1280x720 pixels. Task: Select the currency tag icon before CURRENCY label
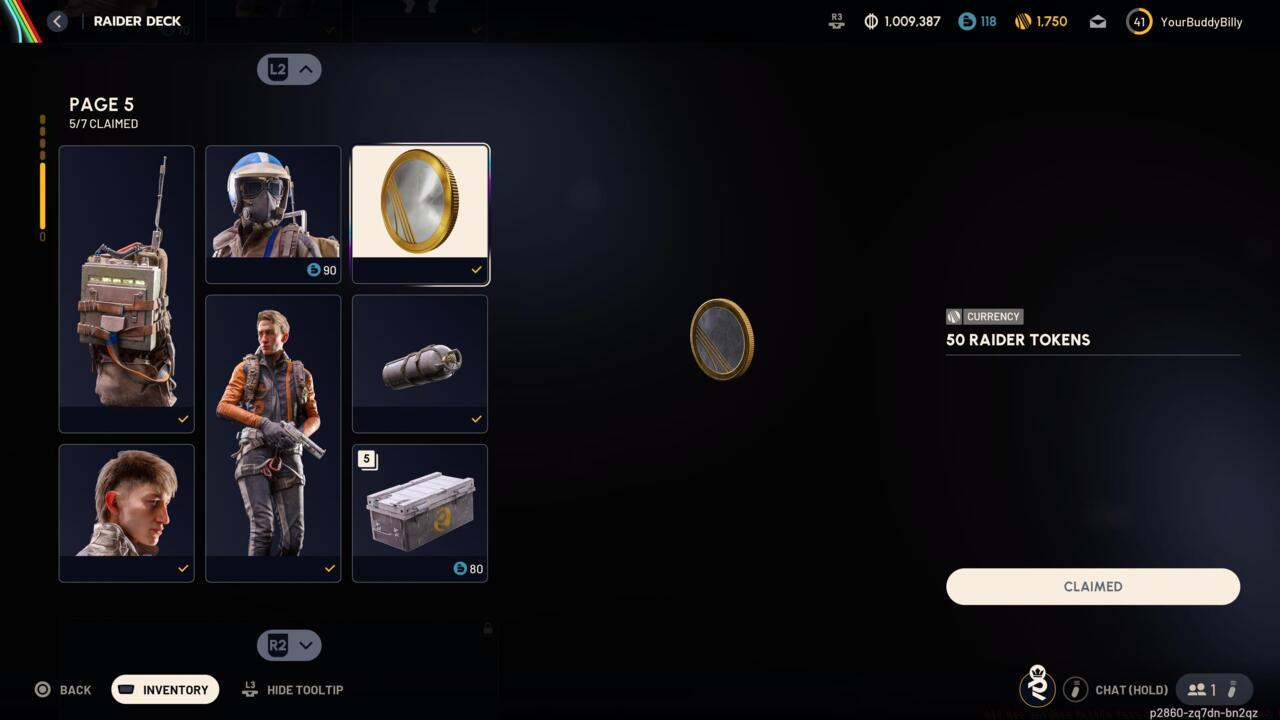click(x=953, y=316)
